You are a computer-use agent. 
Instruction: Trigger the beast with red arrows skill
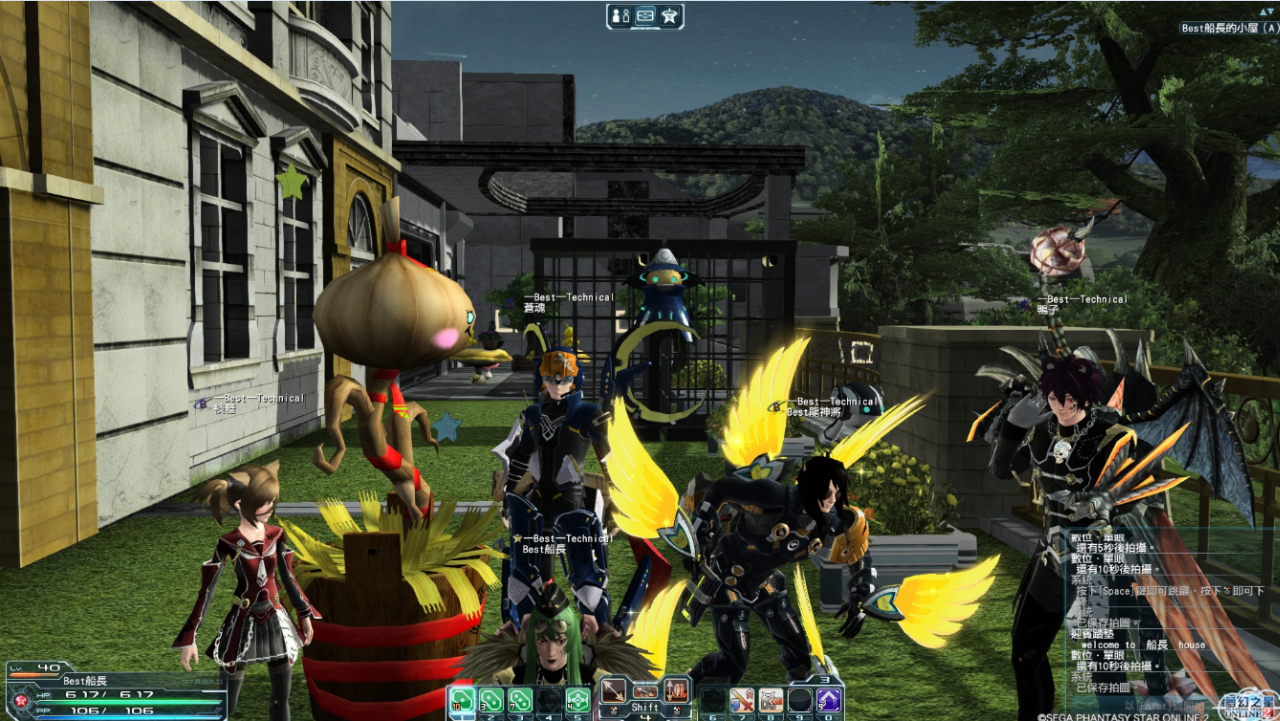click(x=771, y=699)
